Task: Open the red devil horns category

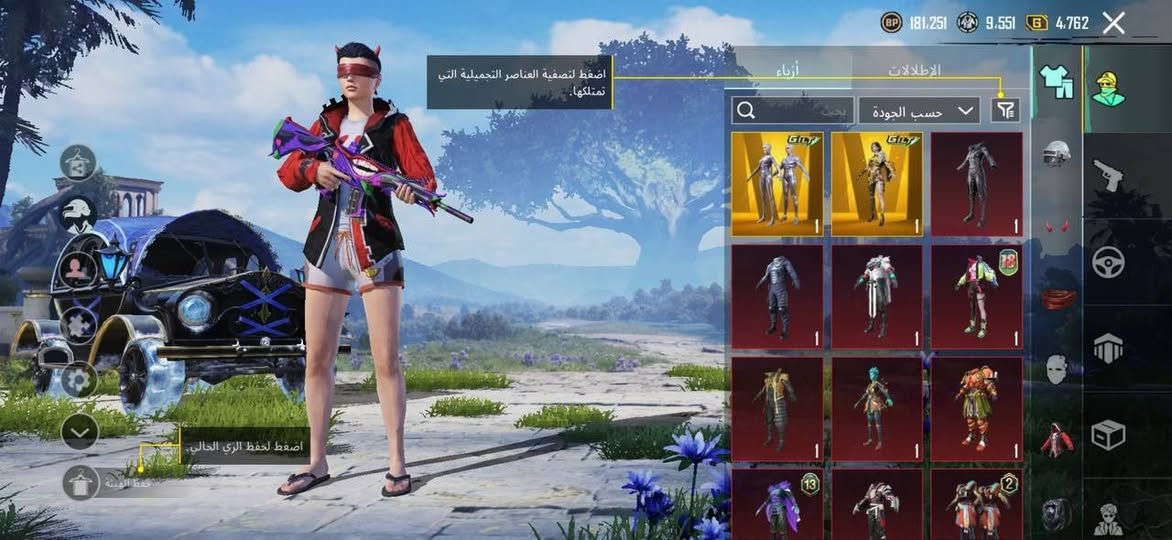Action: 1056,226
